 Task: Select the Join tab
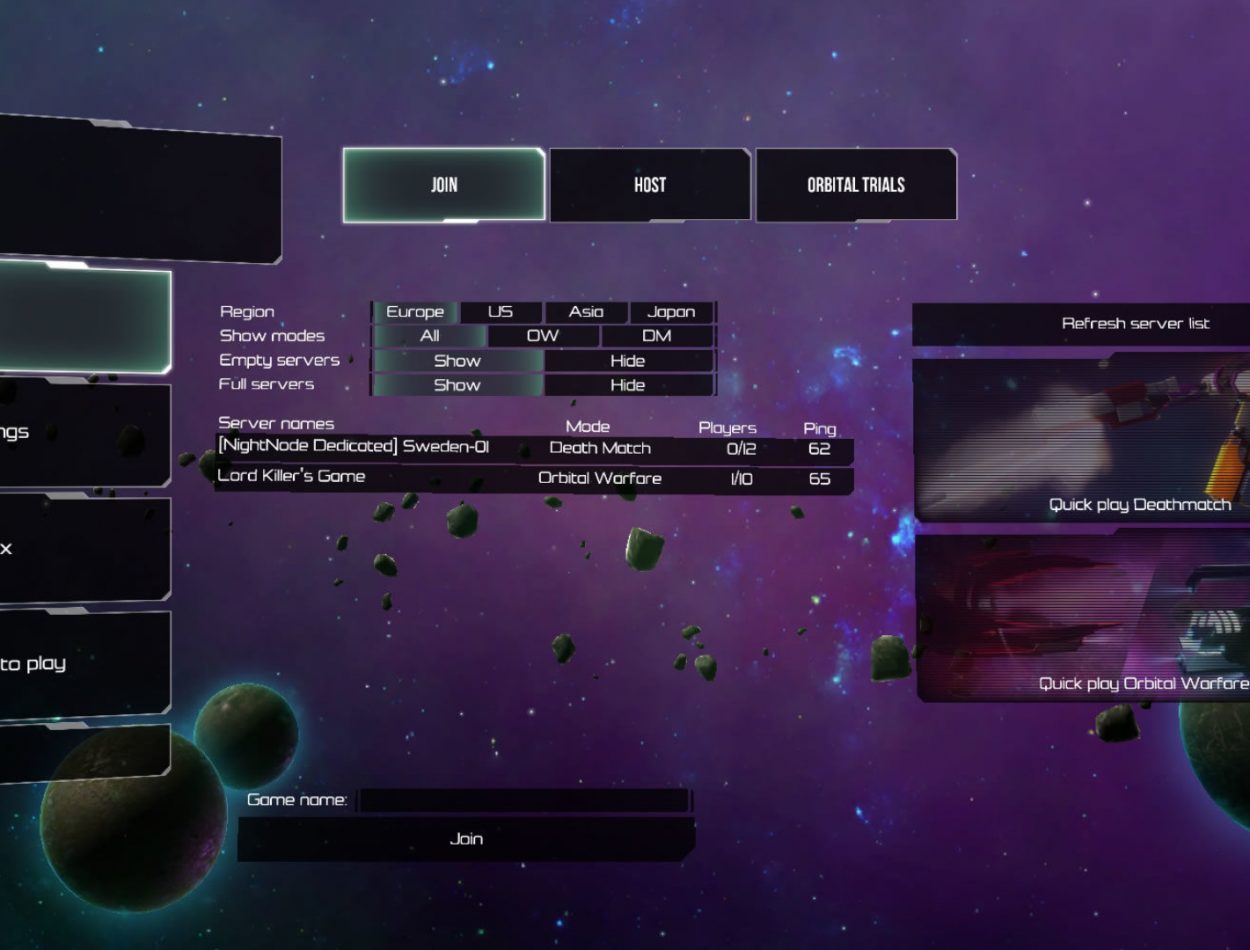click(x=444, y=185)
